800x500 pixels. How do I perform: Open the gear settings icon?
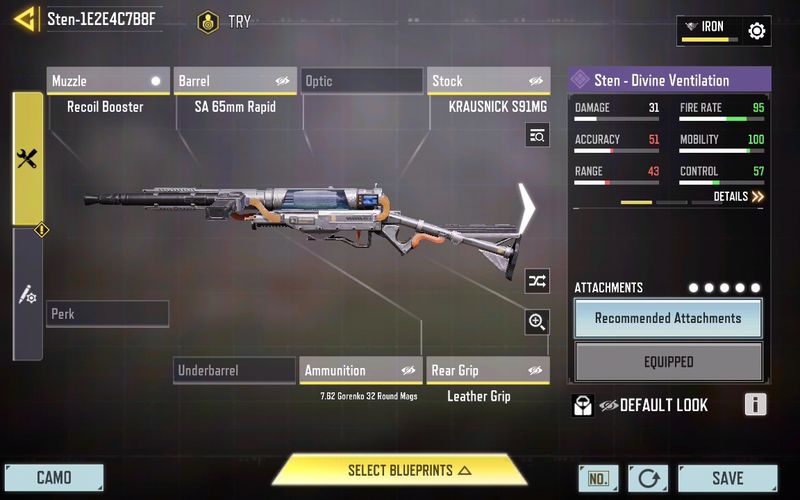point(757,31)
